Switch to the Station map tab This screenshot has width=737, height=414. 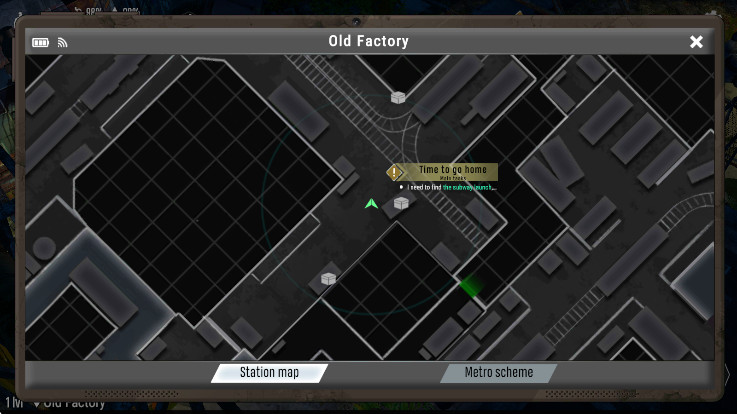269,373
